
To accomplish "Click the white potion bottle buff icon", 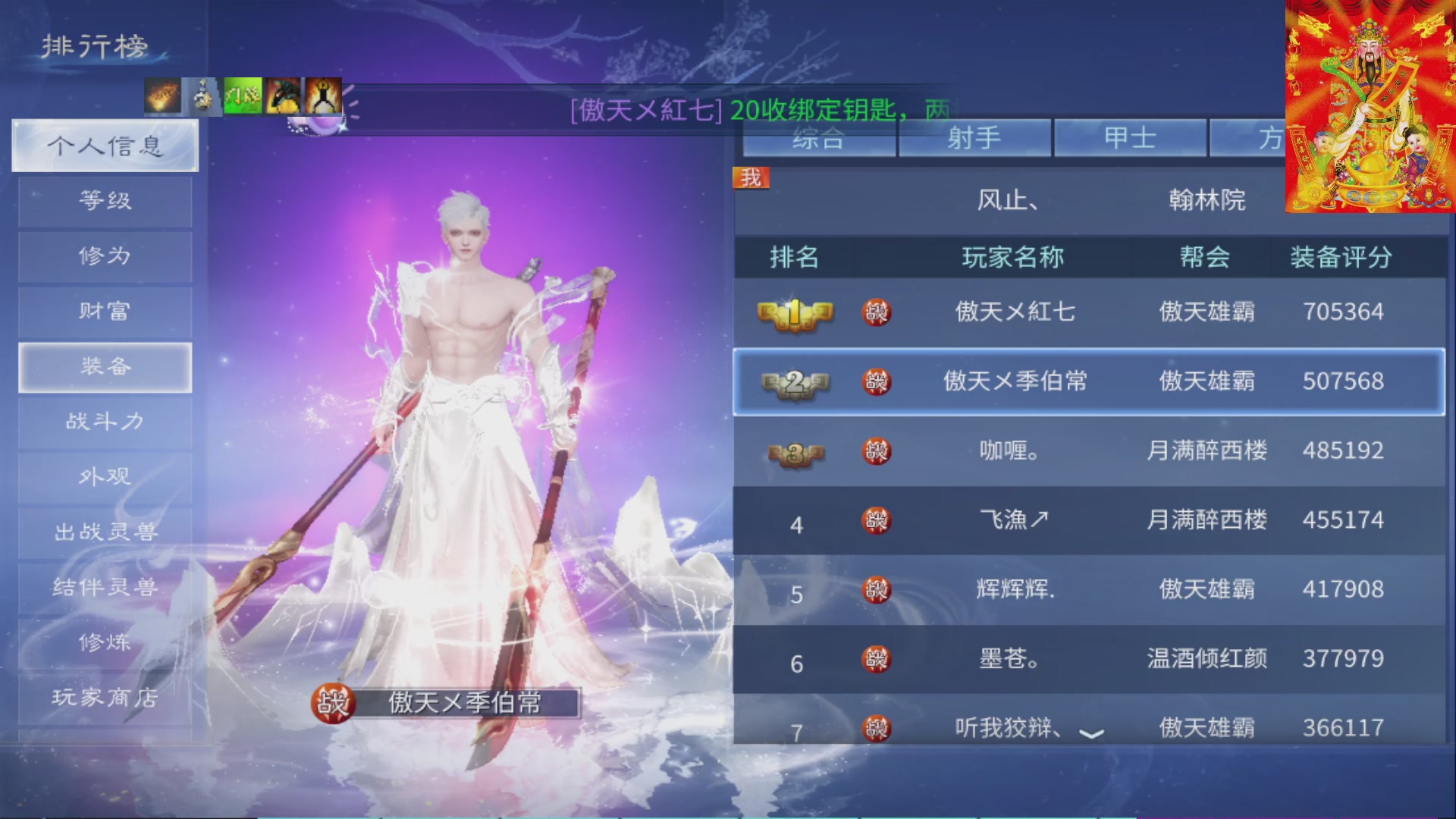I will pos(202,96).
